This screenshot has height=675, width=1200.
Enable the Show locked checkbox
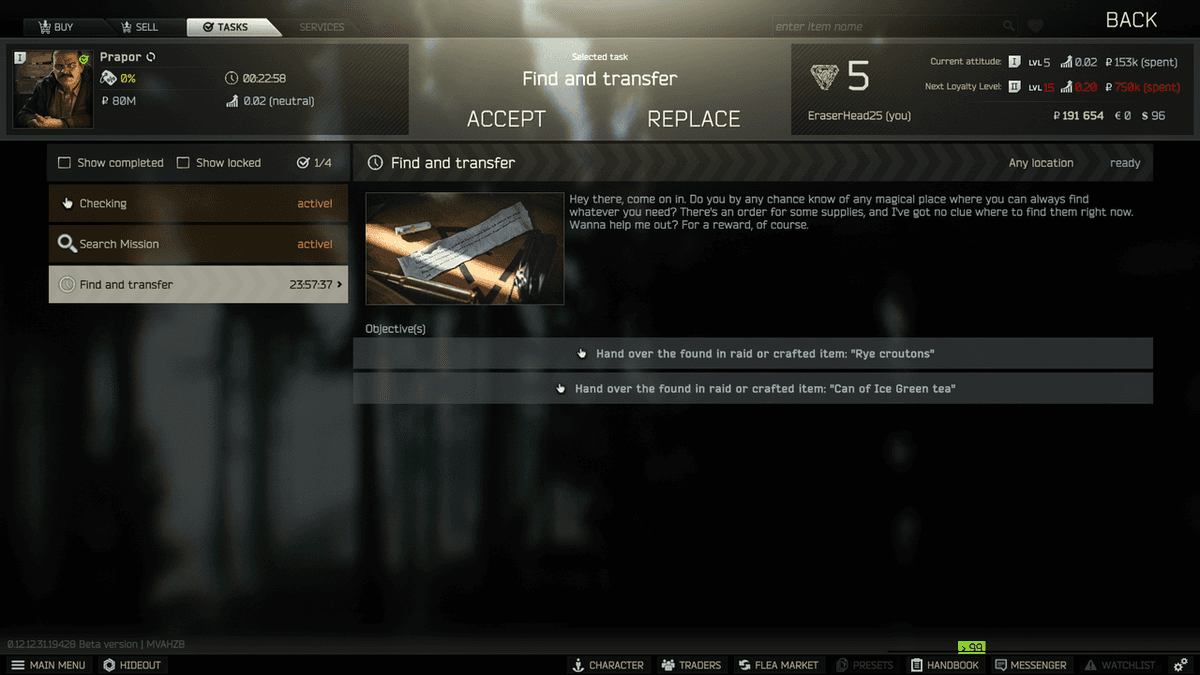(183, 163)
